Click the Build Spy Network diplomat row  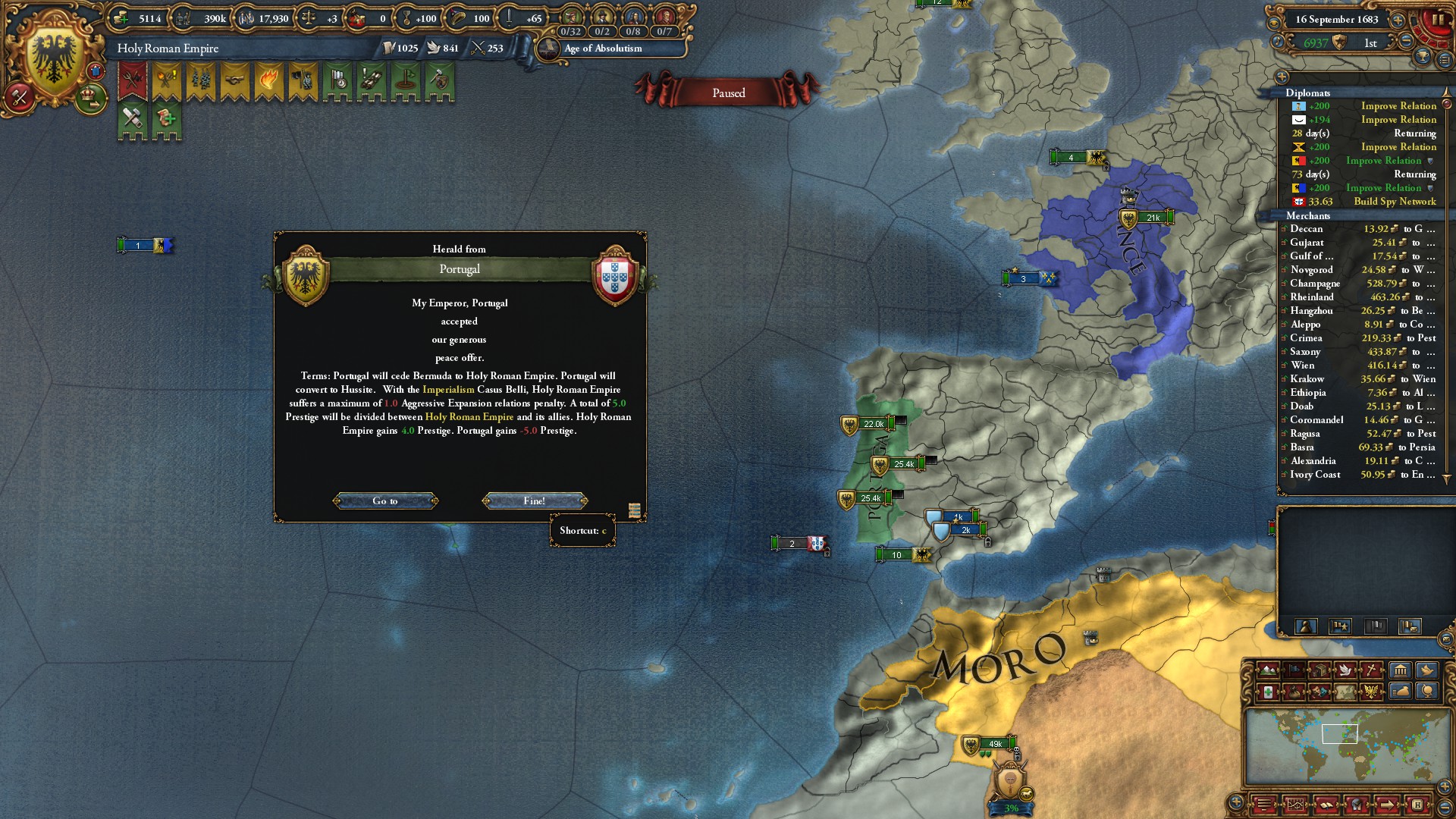tap(1363, 202)
